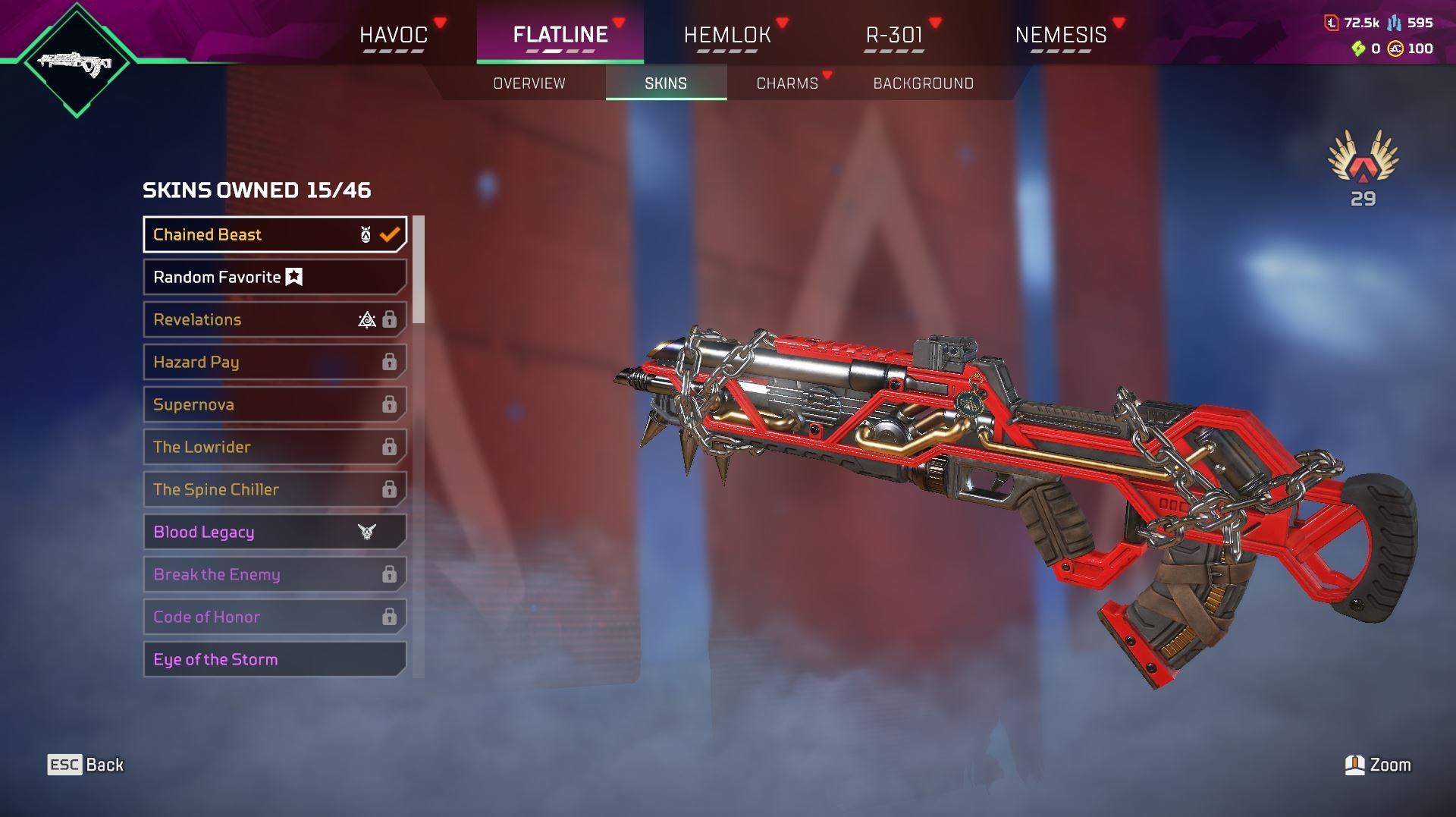Click the assault rifle category emblem
This screenshot has width=1456, height=817.
coord(76,62)
